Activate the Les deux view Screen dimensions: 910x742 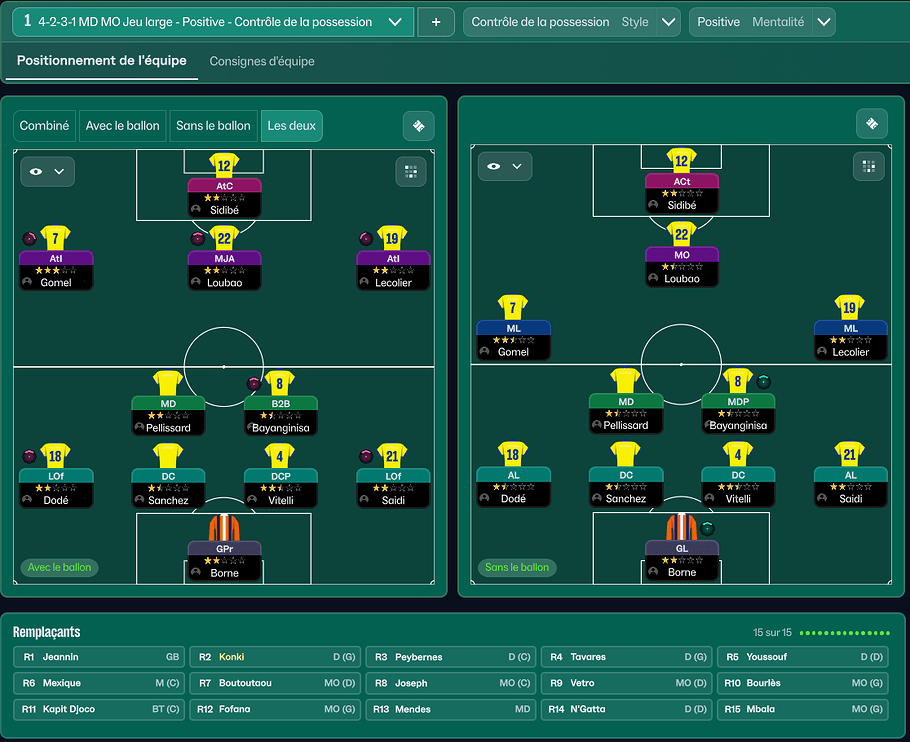pyautogui.click(x=291, y=126)
